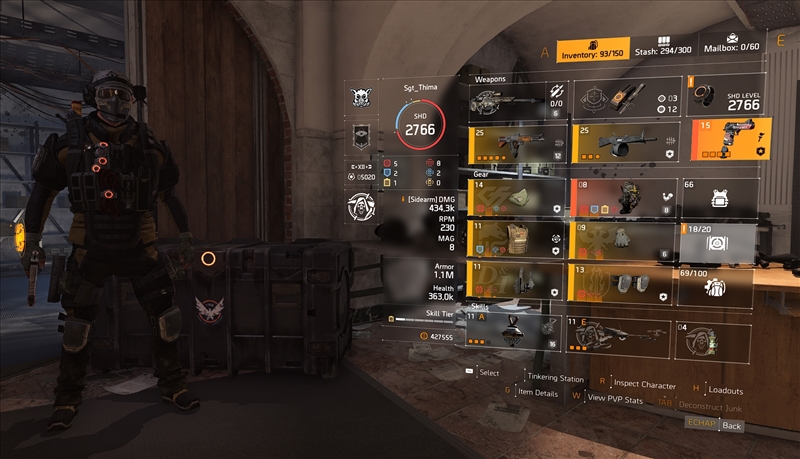Open the grenade and specialization slot

pos(622,99)
